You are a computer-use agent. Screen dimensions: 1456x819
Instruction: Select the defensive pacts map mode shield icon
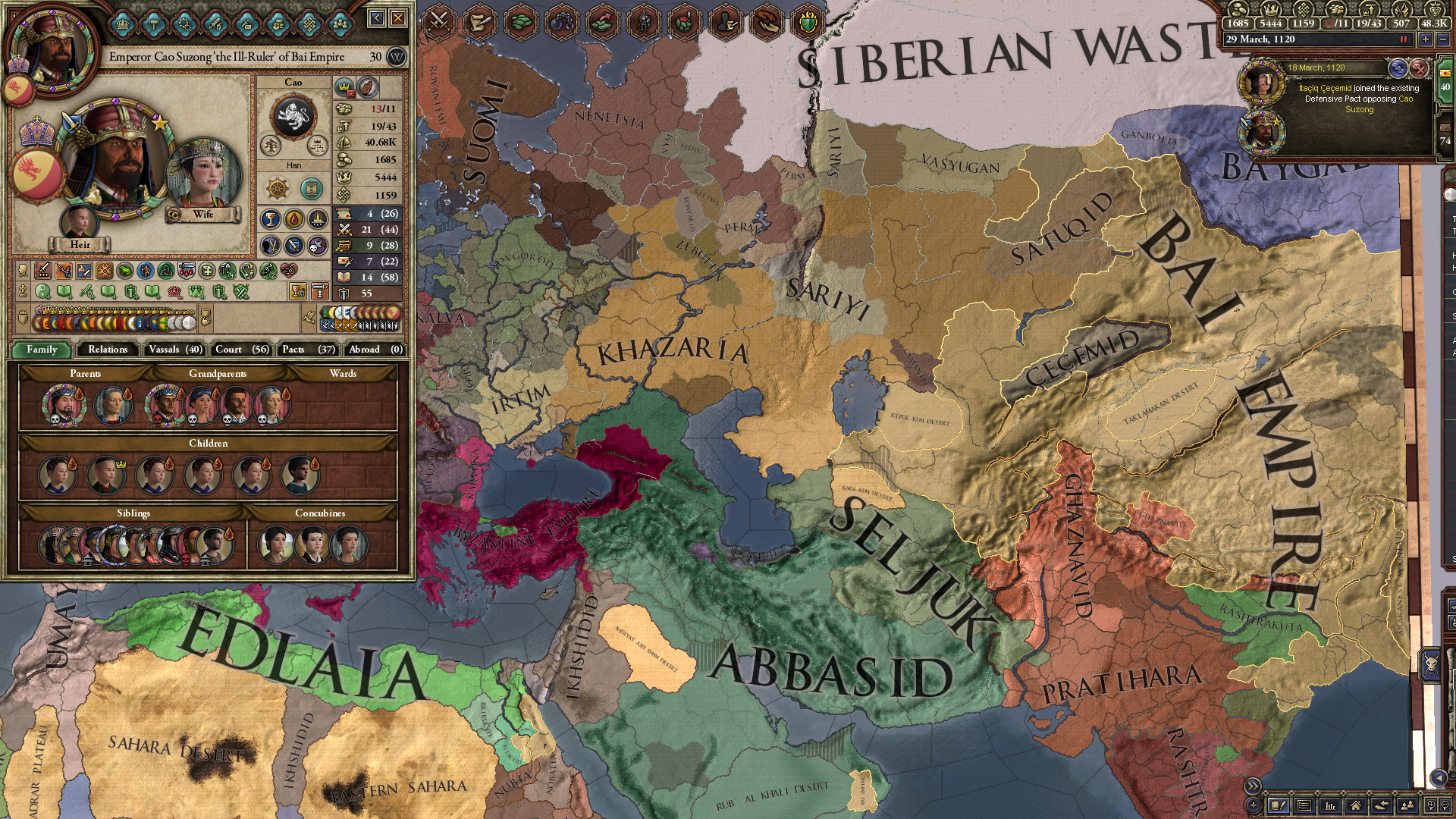809,22
